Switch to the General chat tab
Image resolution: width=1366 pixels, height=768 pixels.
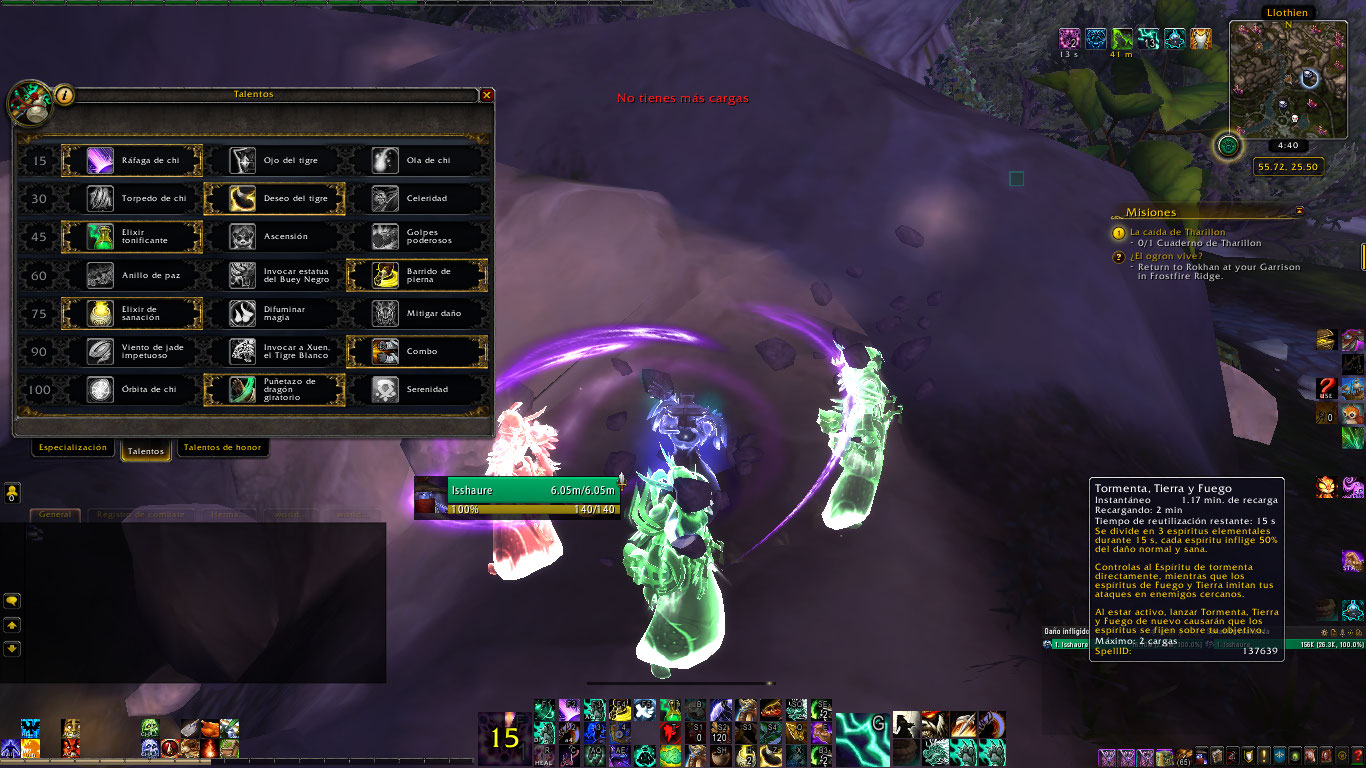tap(56, 514)
